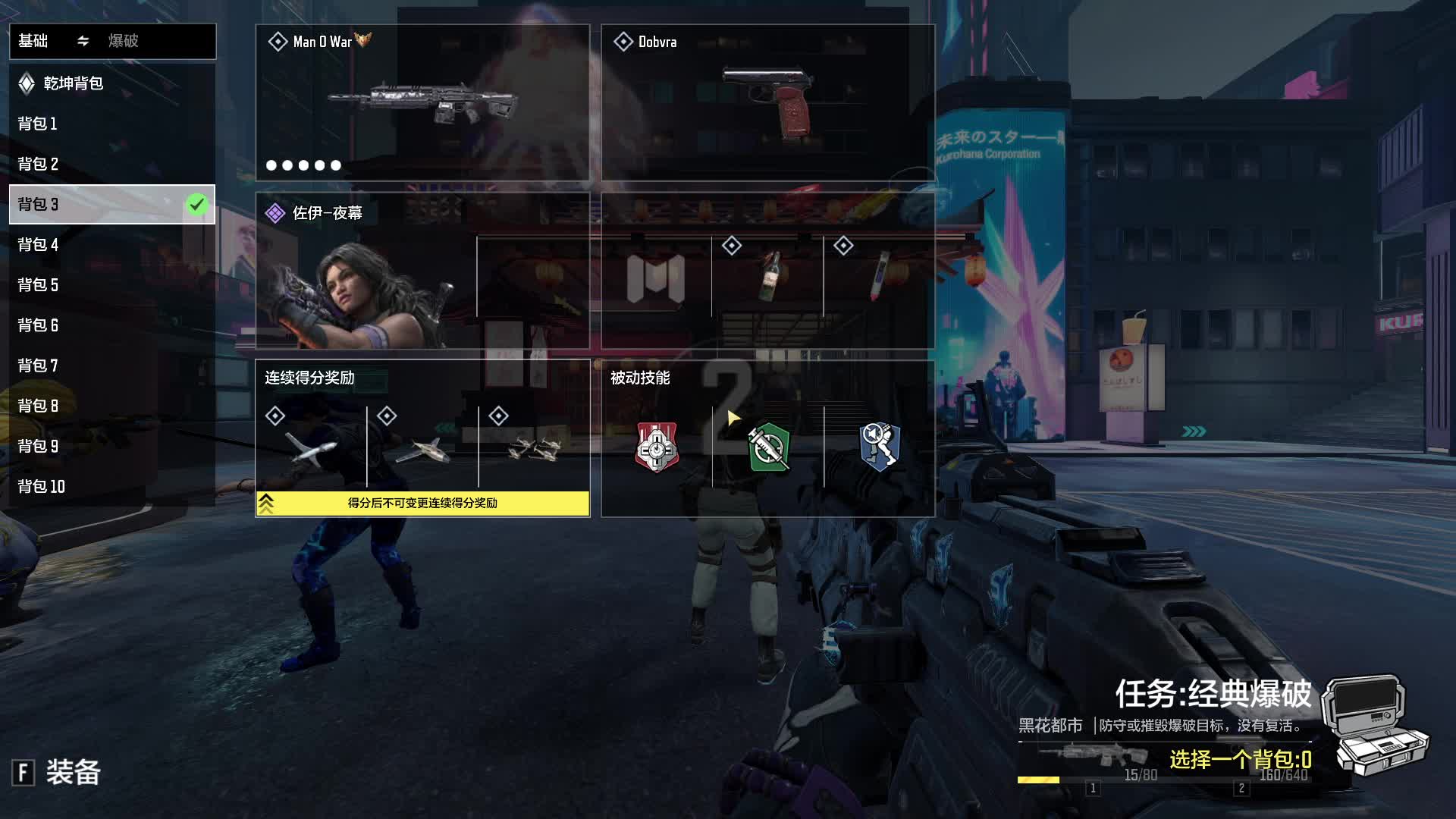
Task: Select loadout 背包 8
Action: coord(38,406)
